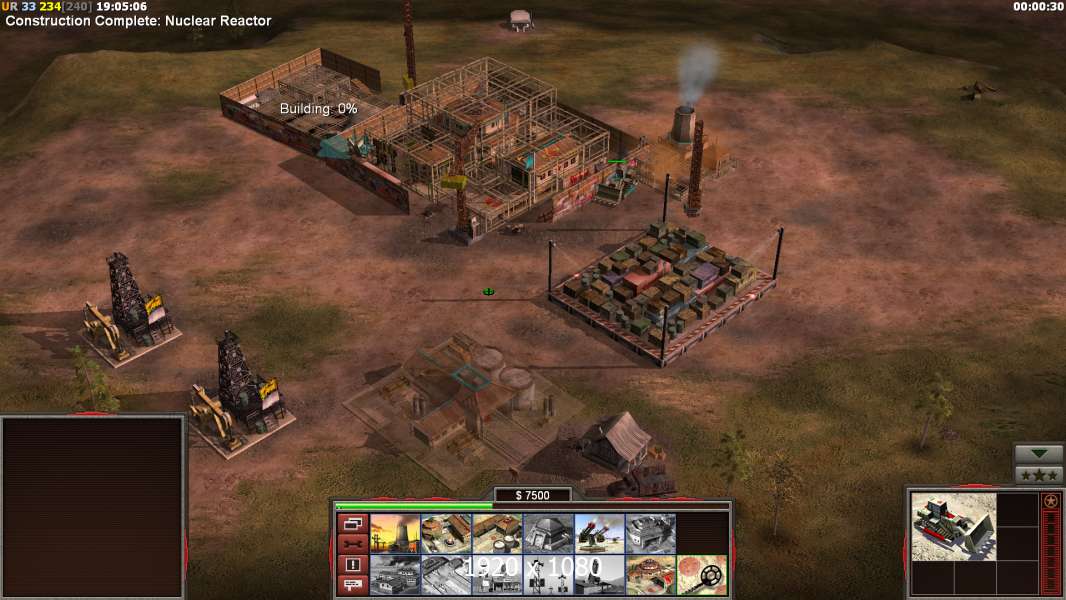This screenshot has height=600, width=1066.
Task: Click the exclamation mark alert button
Action: 352,565
